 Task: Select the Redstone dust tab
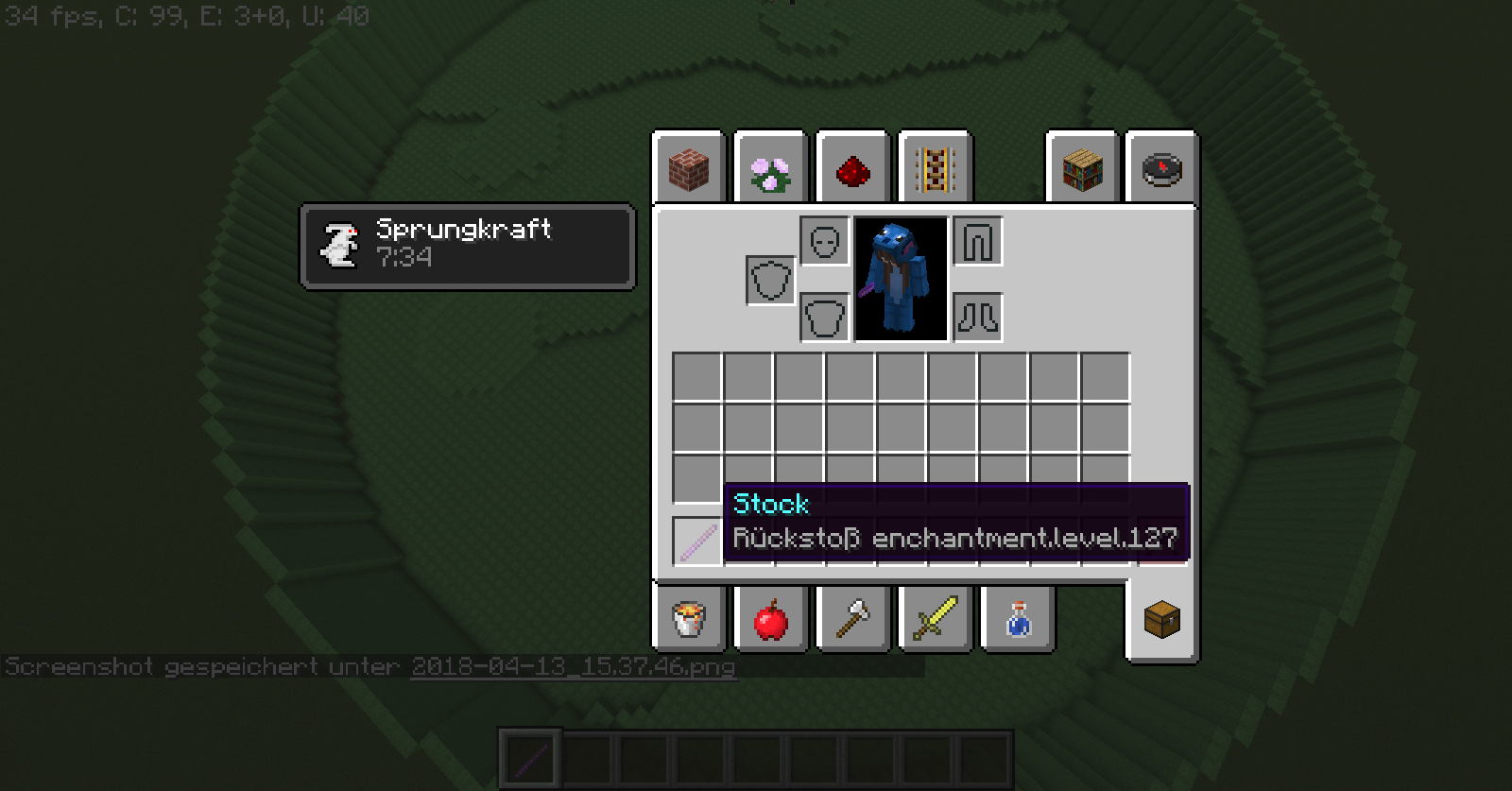tap(852, 170)
